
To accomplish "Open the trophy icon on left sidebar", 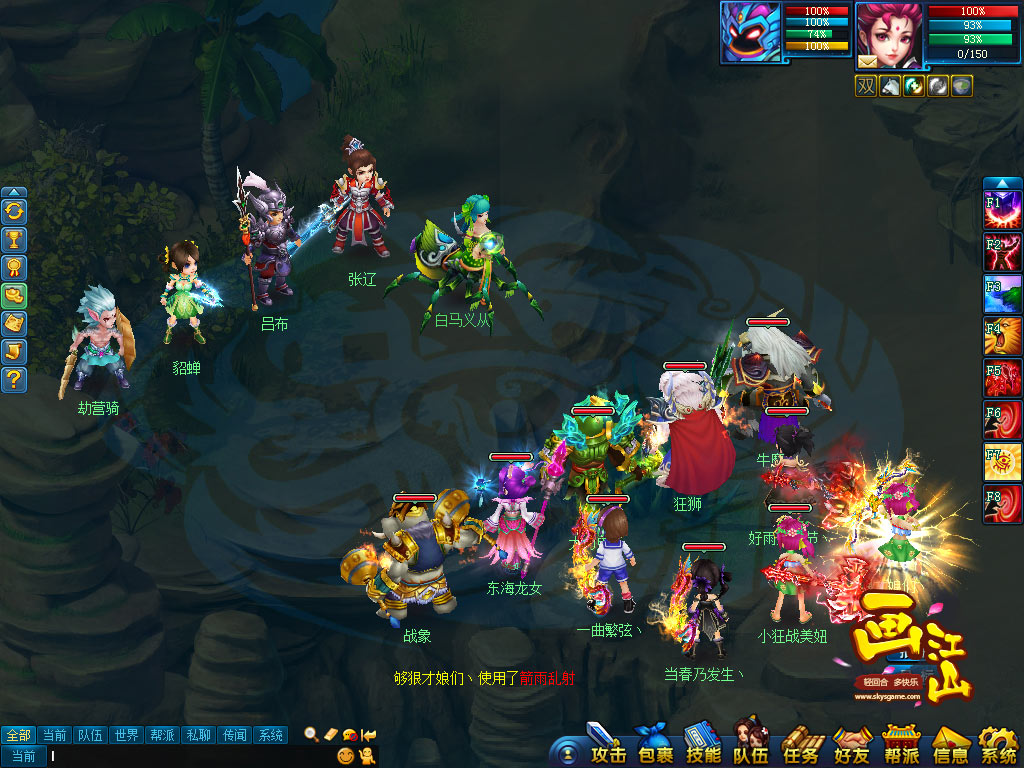I will pos(14,239).
